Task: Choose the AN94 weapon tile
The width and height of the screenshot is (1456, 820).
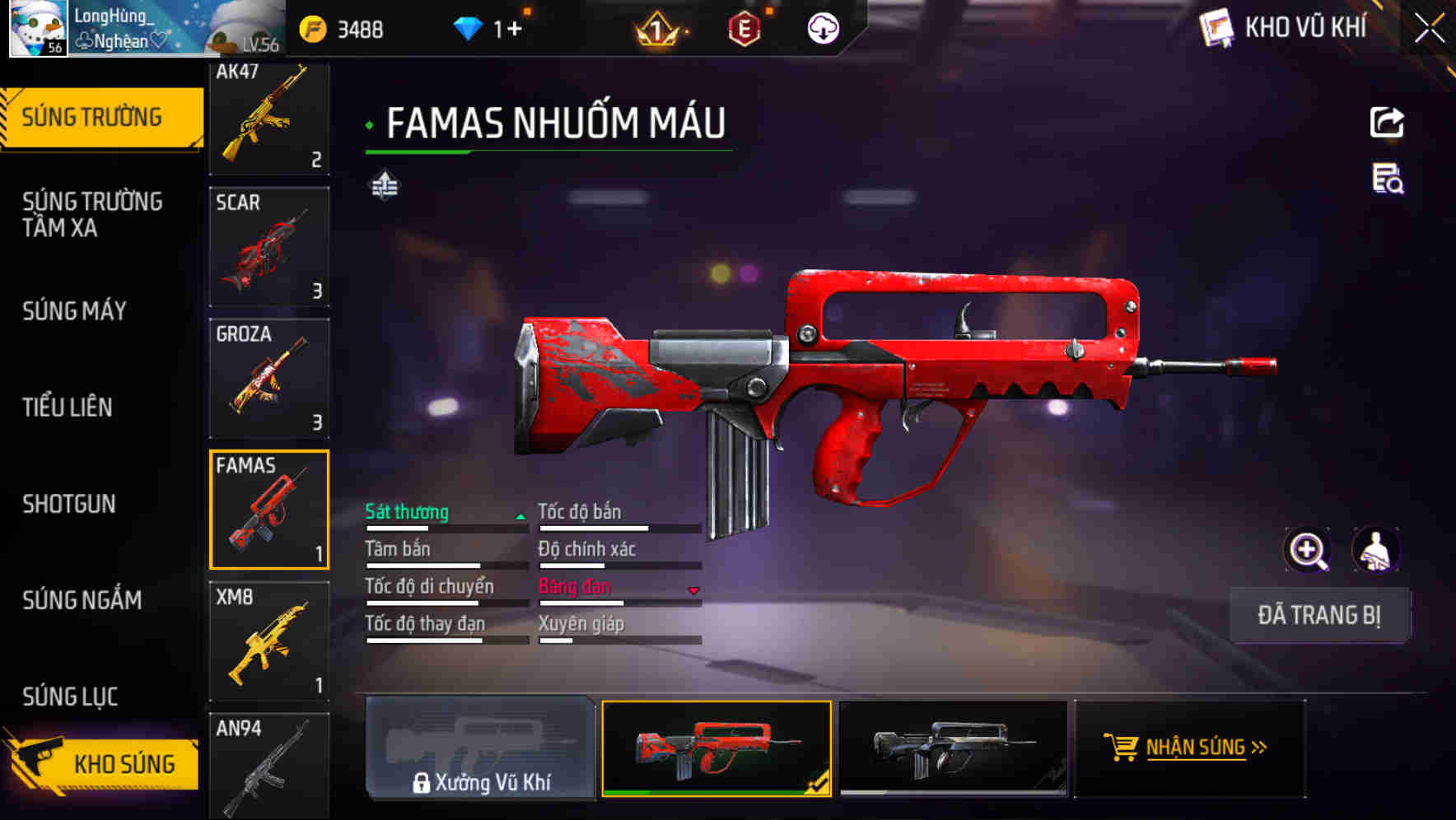Action: click(269, 766)
